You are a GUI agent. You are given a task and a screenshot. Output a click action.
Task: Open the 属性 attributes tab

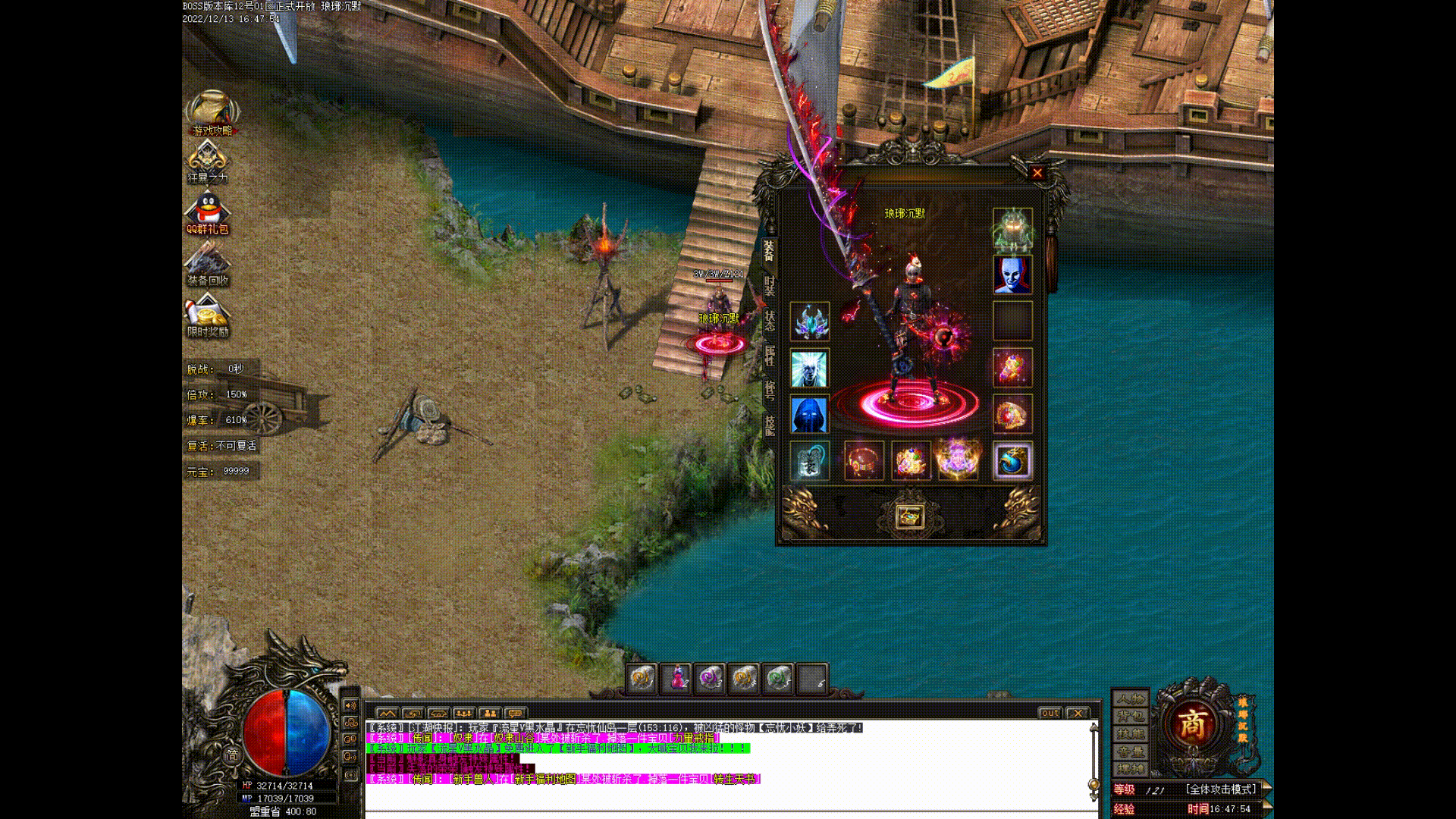click(x=769, y=356)
